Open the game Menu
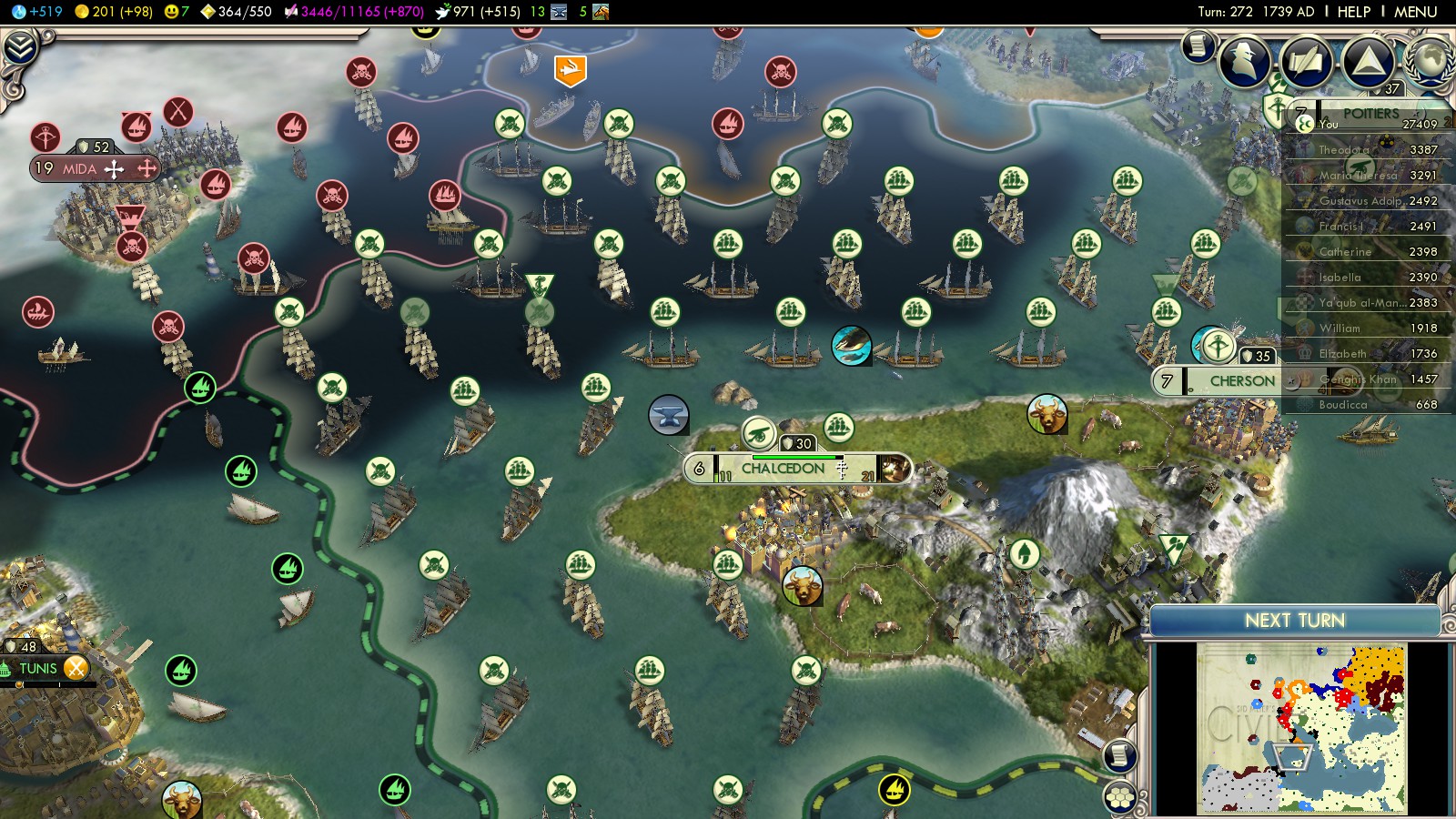The width and height of the screenshot is (1456, 819). tap(1415, 12)
